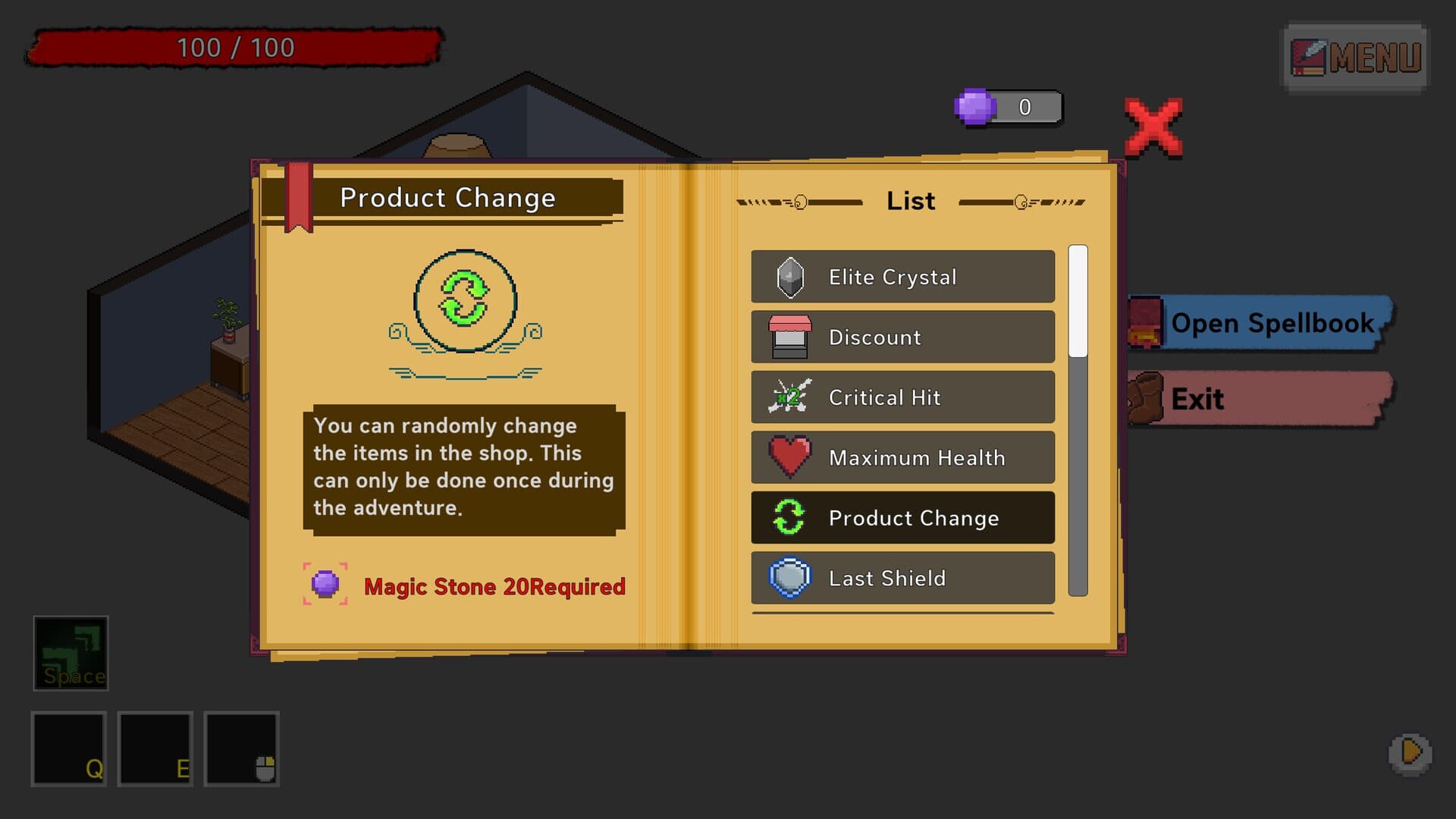This screenshot has height=819, width=1456.
Task: Click the mouse-button hotkey slot
Action: click(x=241, y=750)
